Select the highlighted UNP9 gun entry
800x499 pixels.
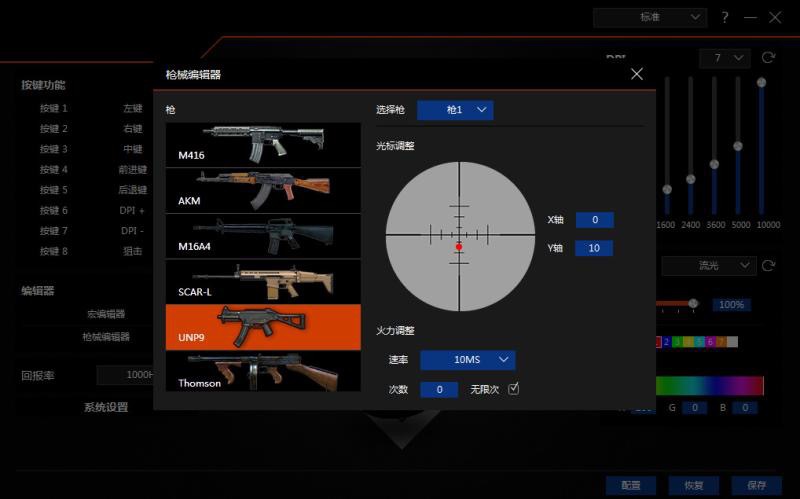click(263, 327)
